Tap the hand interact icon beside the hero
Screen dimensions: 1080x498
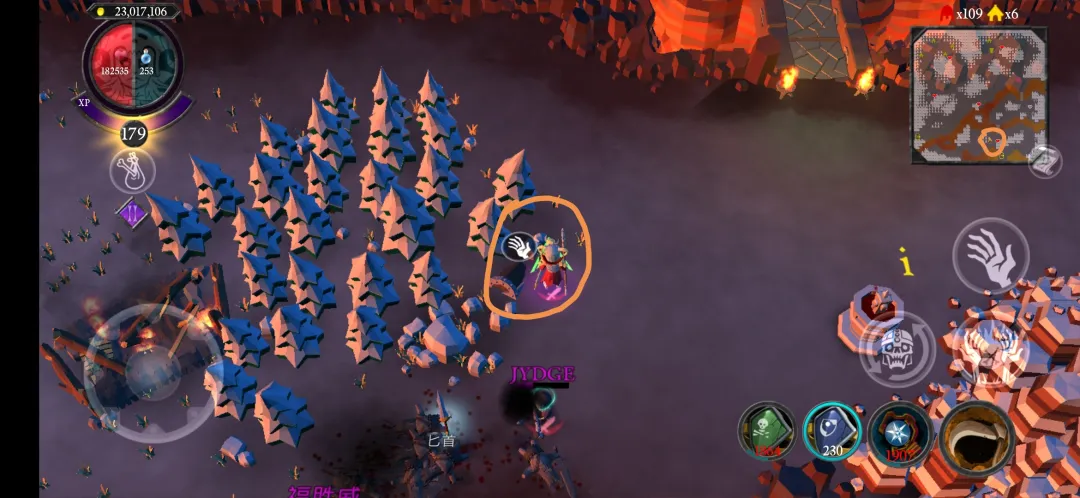(x=518, y=246)
